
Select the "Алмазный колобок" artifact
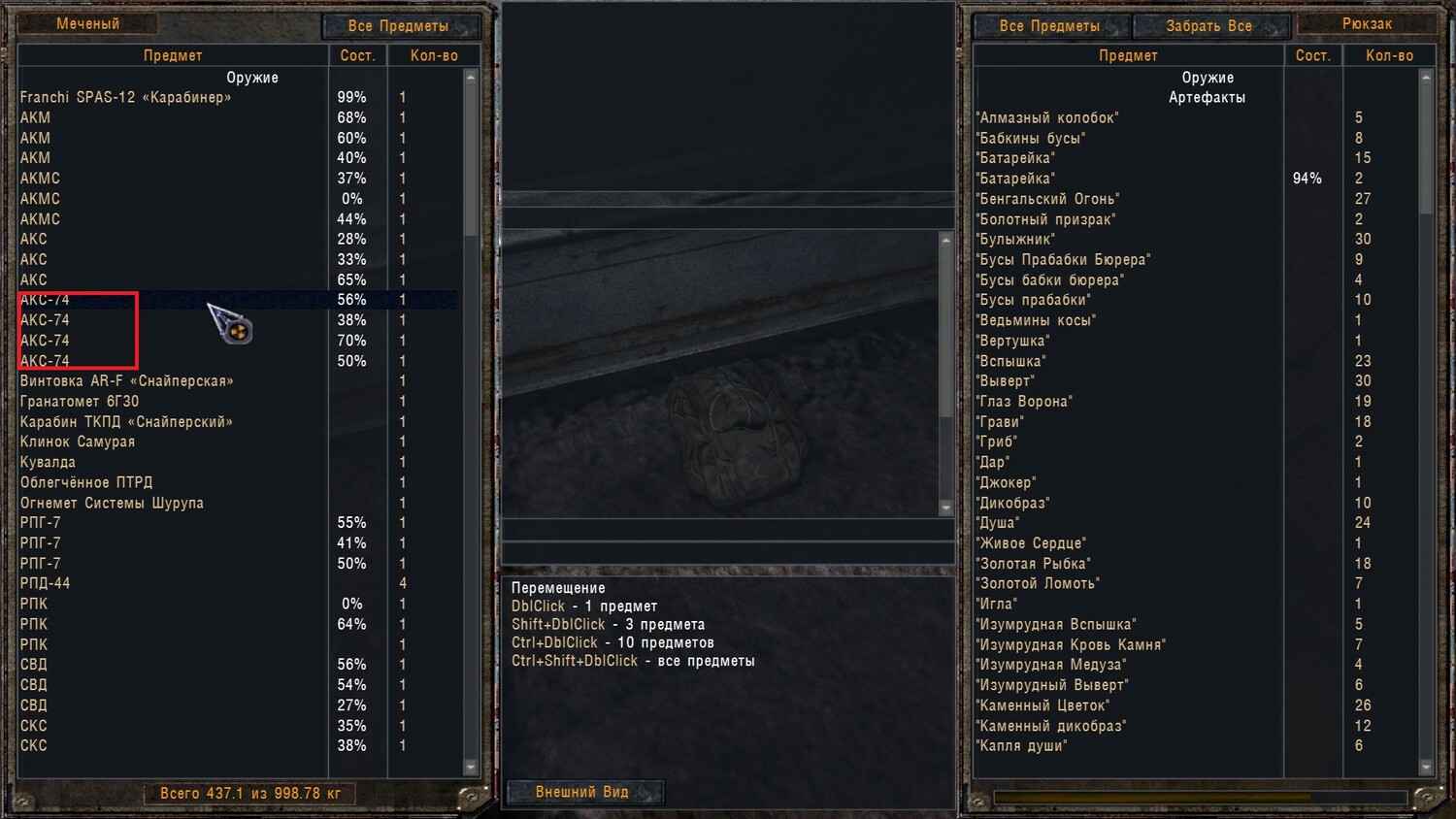[x=1047, y=117]
